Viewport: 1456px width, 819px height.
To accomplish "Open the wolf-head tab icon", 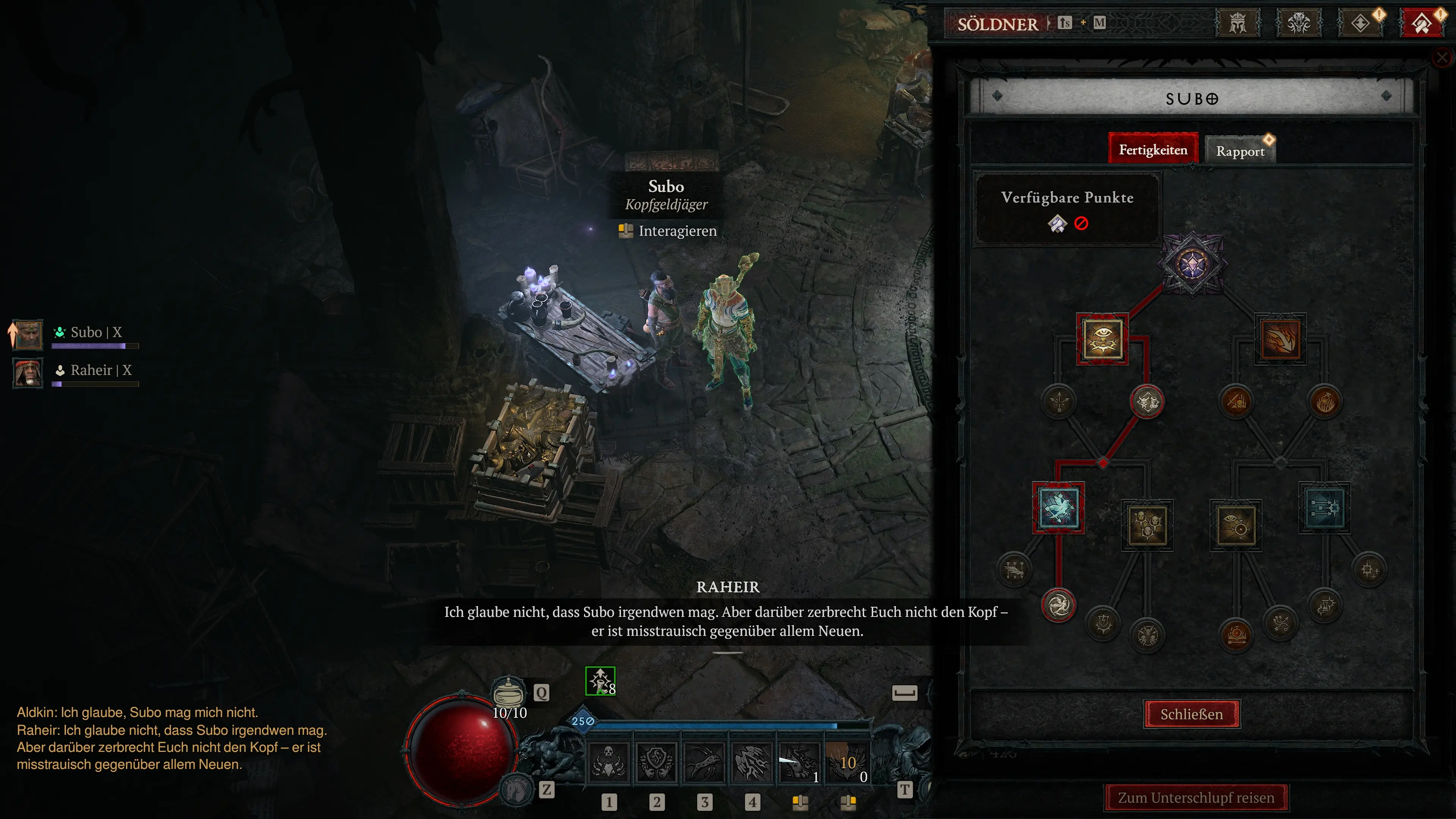I will click(x=1299, y=24).
